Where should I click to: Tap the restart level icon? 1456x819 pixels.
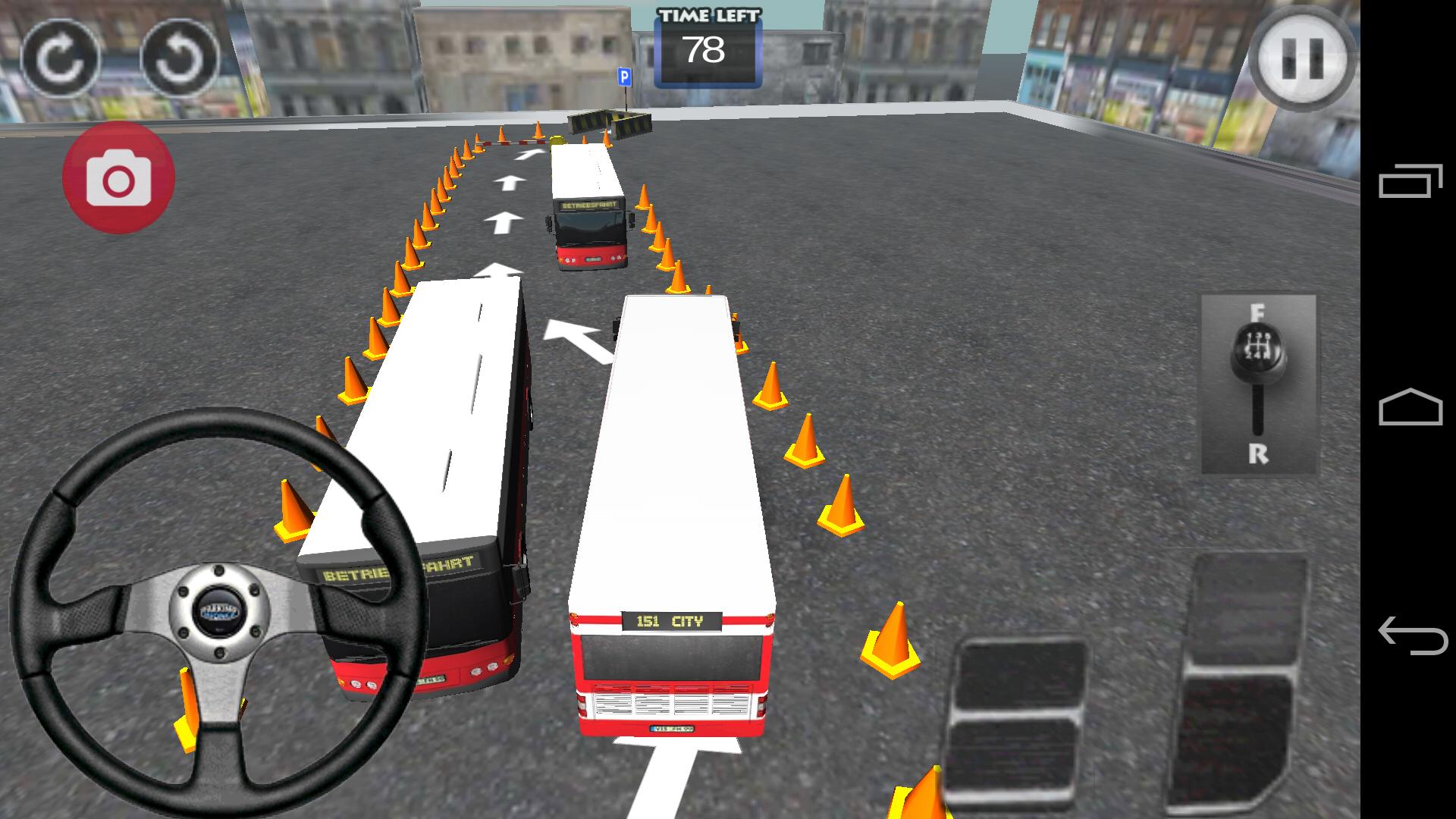(x=61, y=59)
